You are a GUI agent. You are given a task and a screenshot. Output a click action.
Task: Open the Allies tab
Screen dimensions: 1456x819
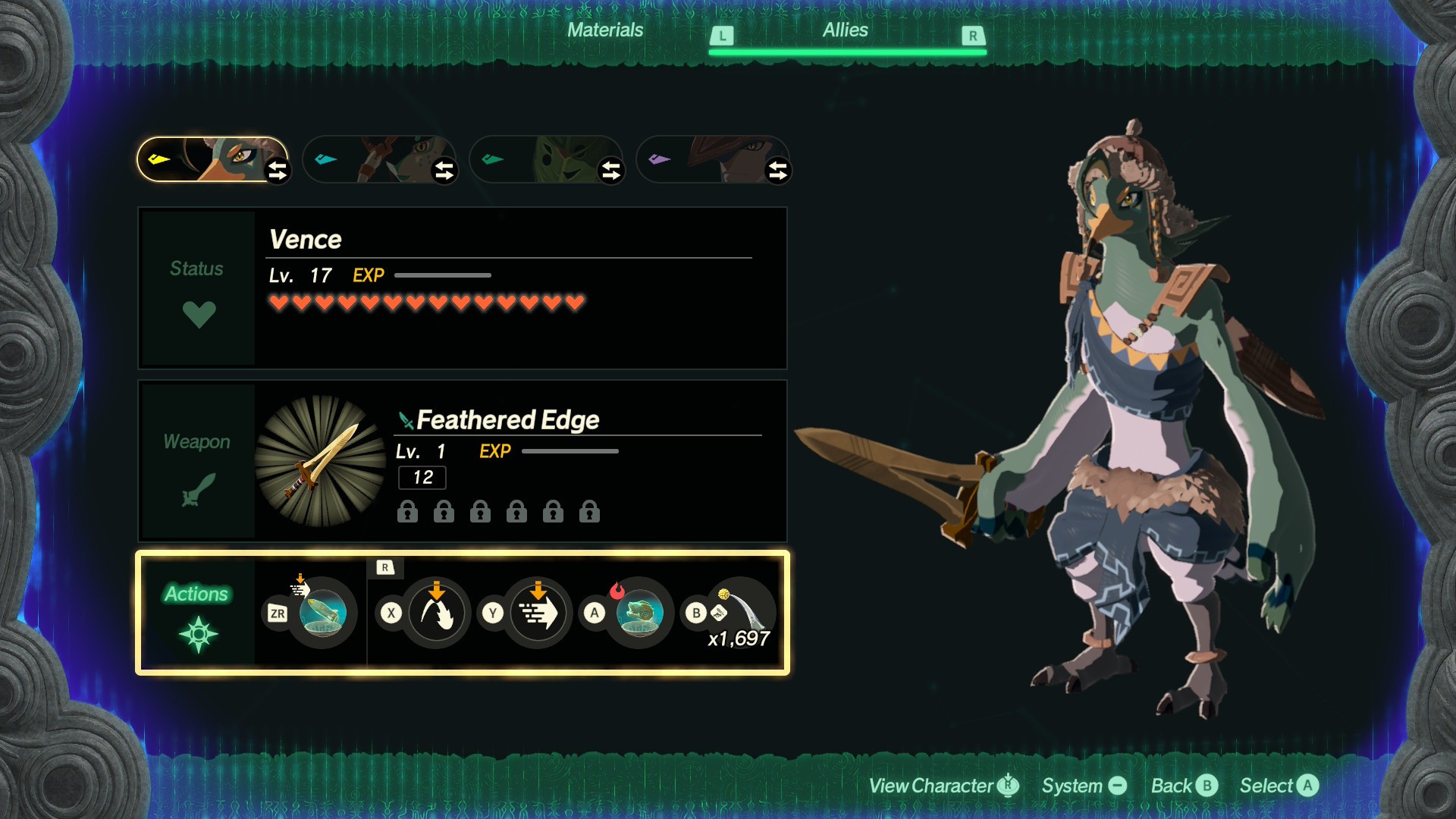point(845,30)
